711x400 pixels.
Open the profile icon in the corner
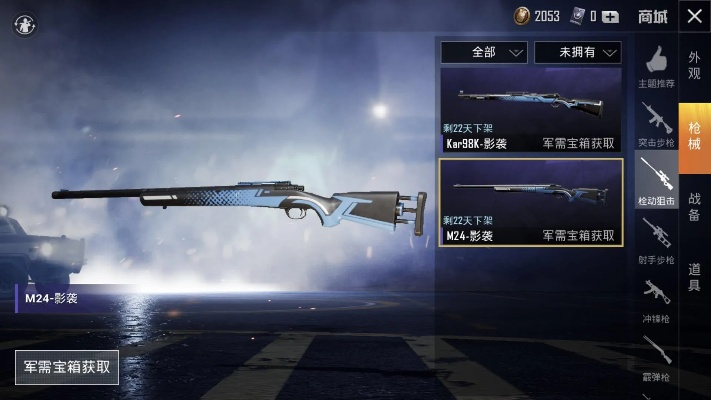point(23,25)
